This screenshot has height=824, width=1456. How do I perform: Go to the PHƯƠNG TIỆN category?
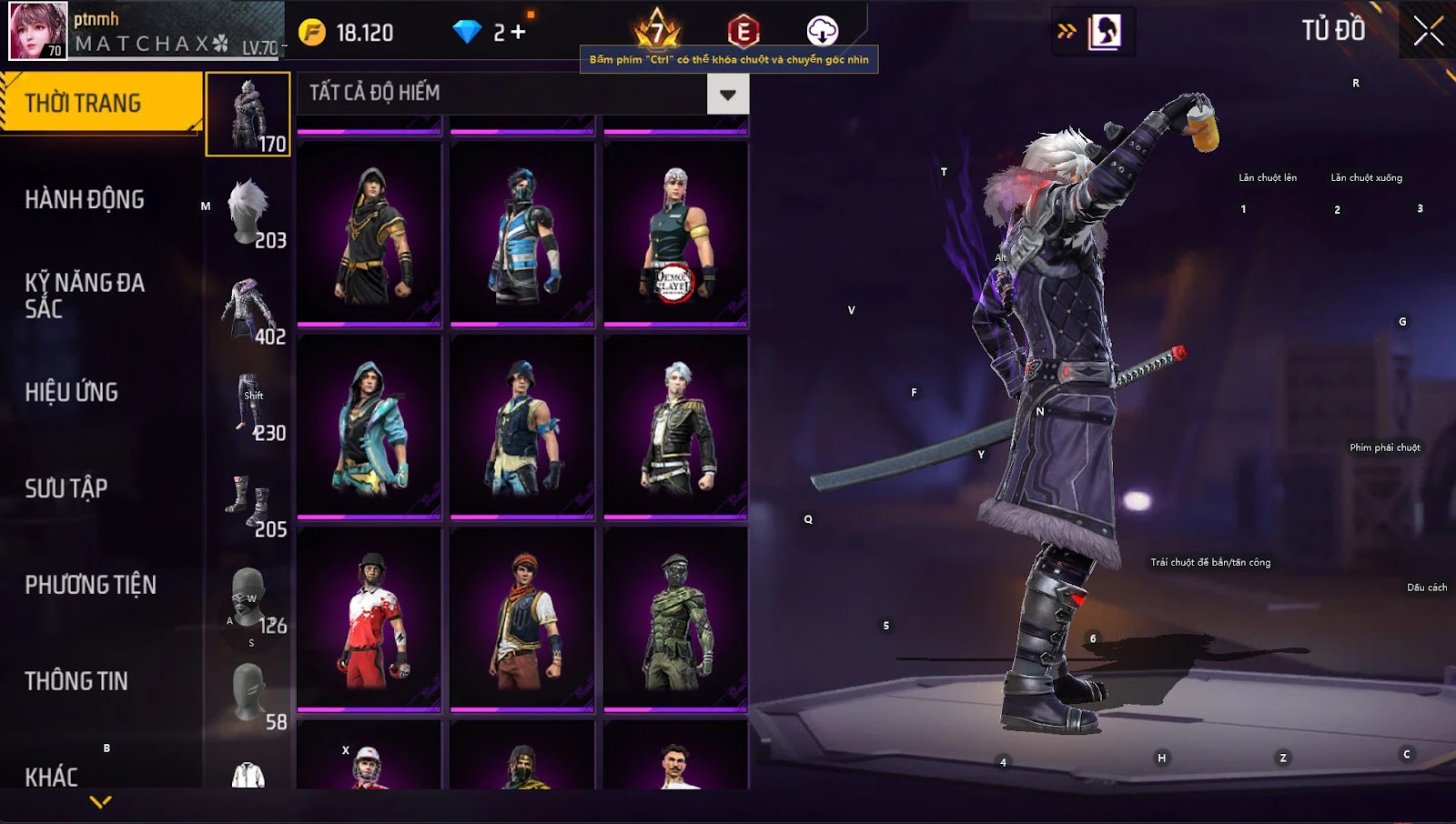tap(91, 585)
